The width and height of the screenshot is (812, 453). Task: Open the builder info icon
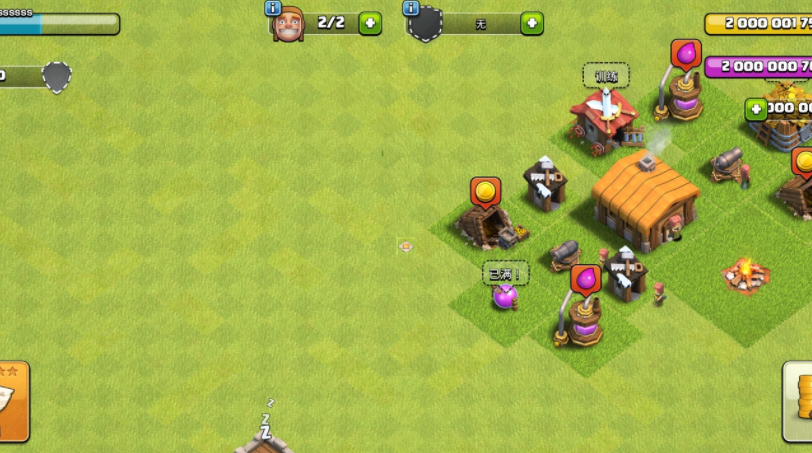click(x=273, y=8)
